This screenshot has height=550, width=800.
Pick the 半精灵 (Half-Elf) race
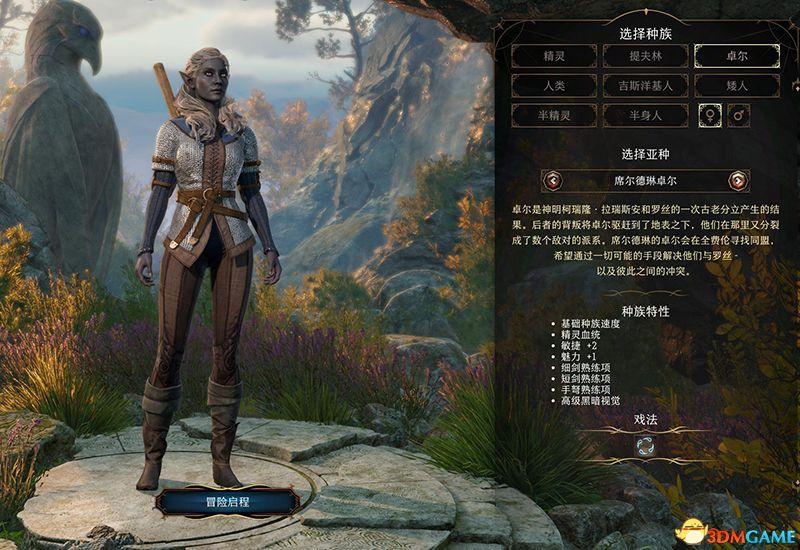555,116
